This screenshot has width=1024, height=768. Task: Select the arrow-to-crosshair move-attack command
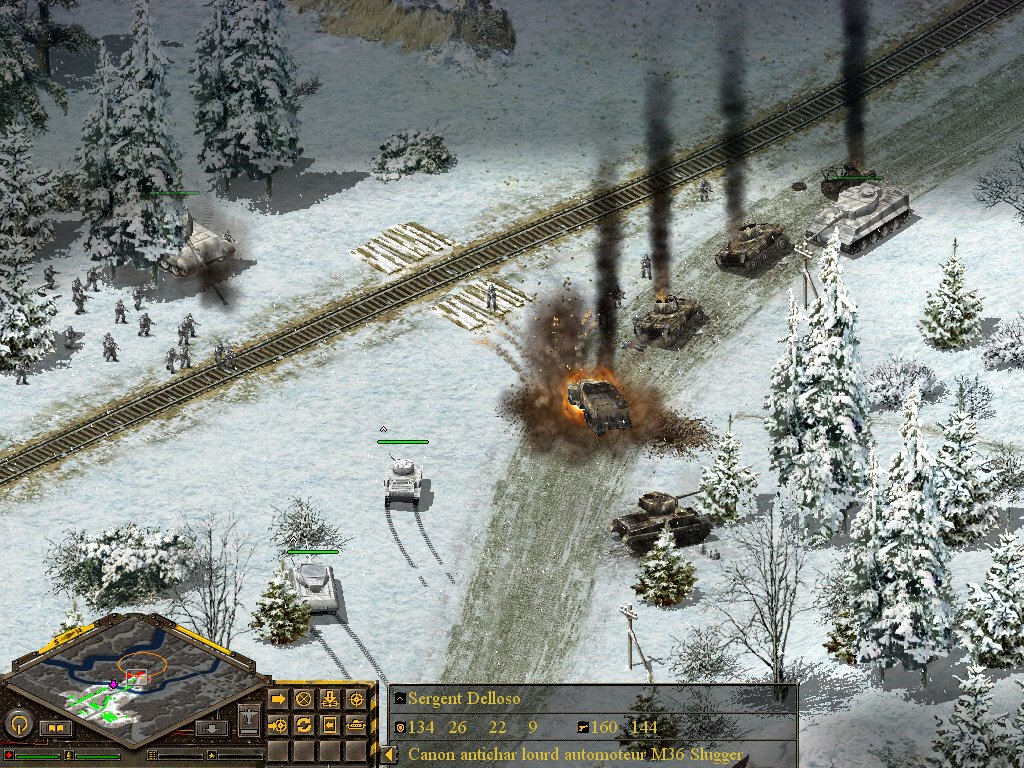(x=278, y=724)
